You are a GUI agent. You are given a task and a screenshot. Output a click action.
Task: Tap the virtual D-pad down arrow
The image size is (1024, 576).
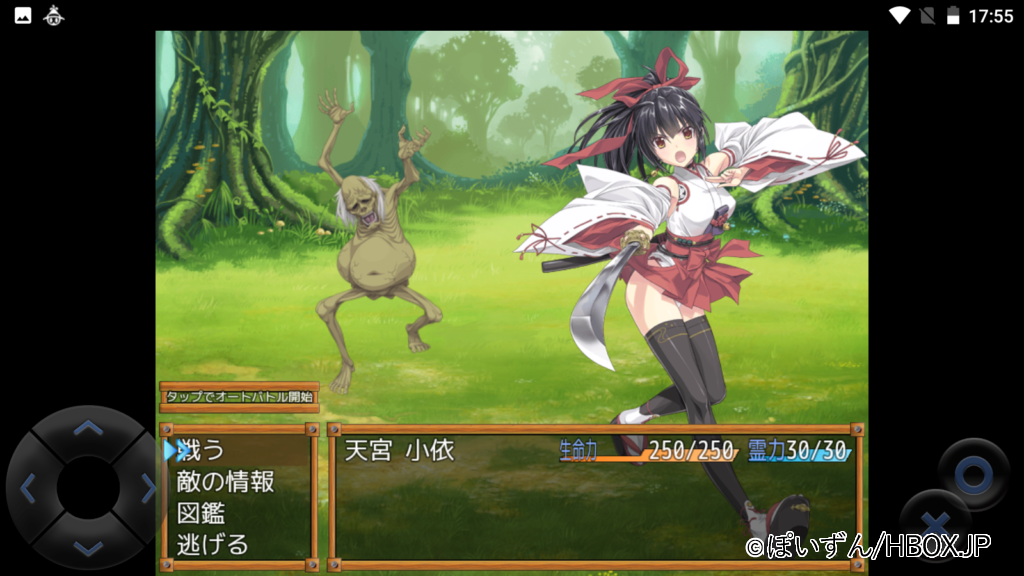point(88,546)
